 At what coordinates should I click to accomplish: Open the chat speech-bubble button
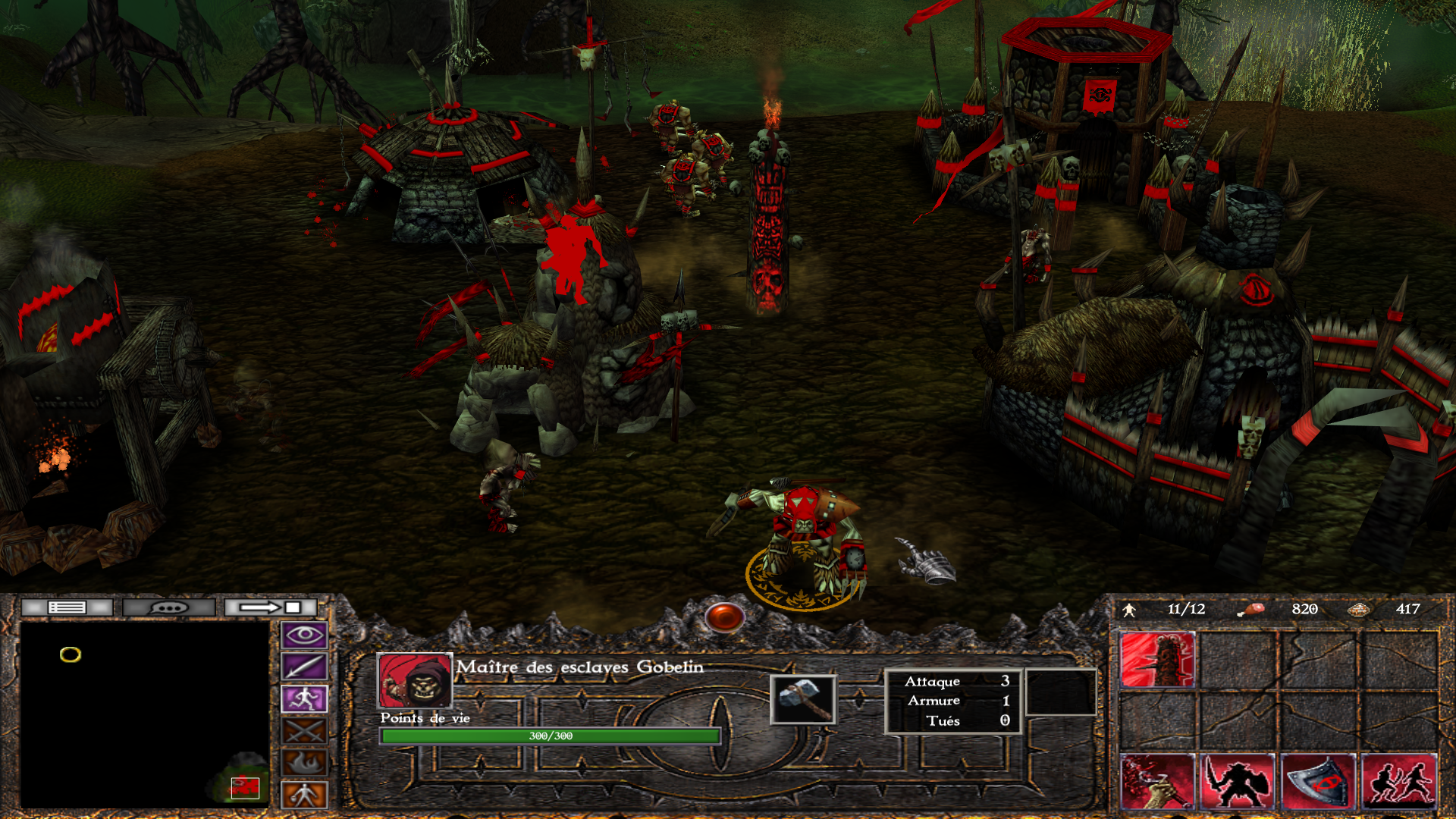[168, 607]
